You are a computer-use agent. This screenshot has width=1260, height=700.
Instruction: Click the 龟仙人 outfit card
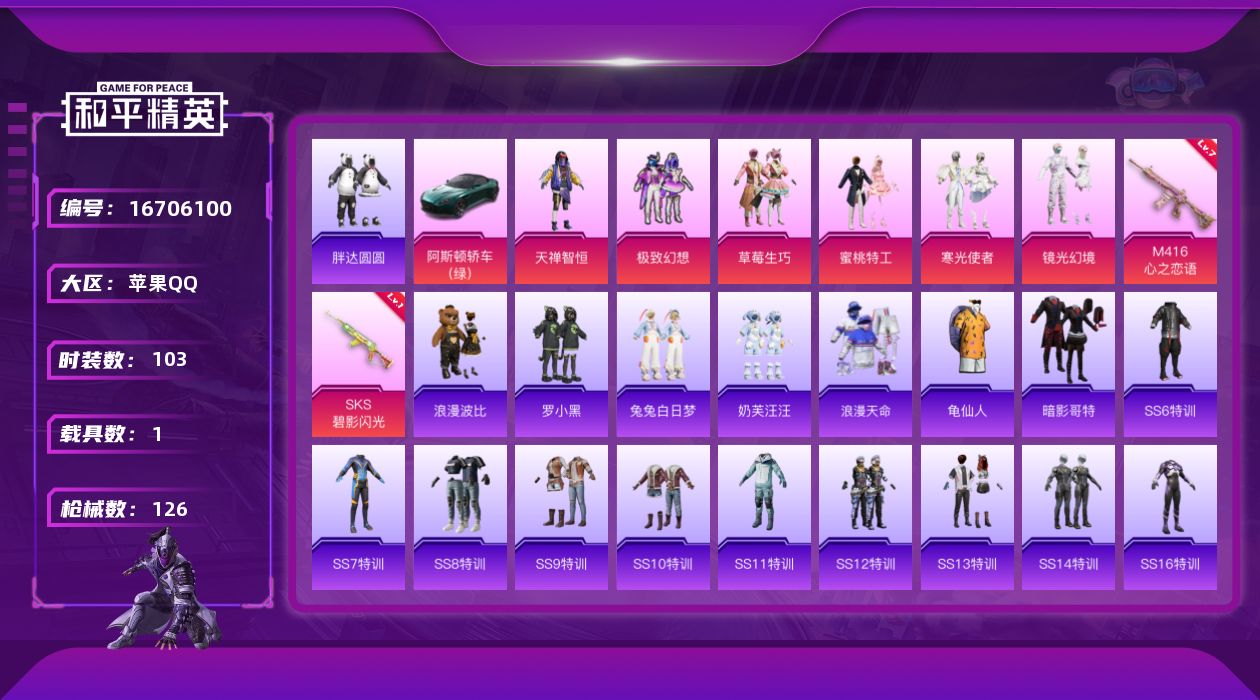pos(967,364)
